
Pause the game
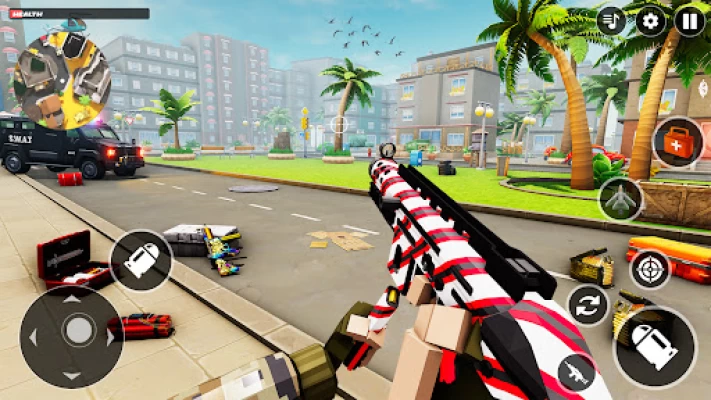click(x=690, y=20)
